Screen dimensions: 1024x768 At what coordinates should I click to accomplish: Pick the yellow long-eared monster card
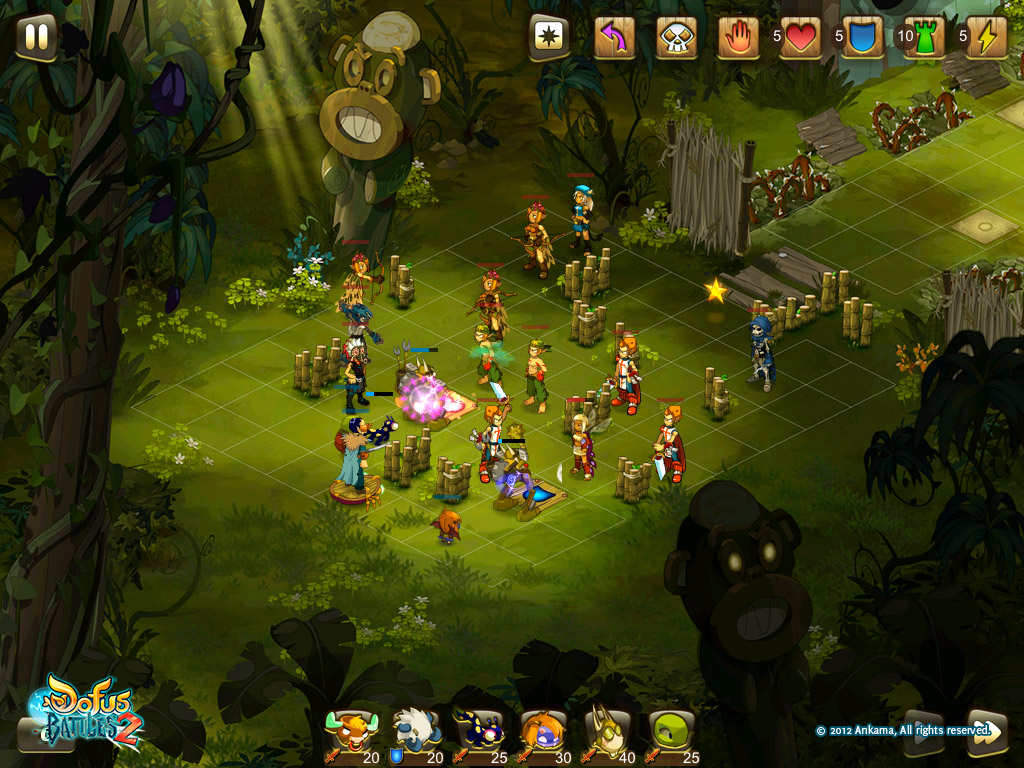(607, 735)
